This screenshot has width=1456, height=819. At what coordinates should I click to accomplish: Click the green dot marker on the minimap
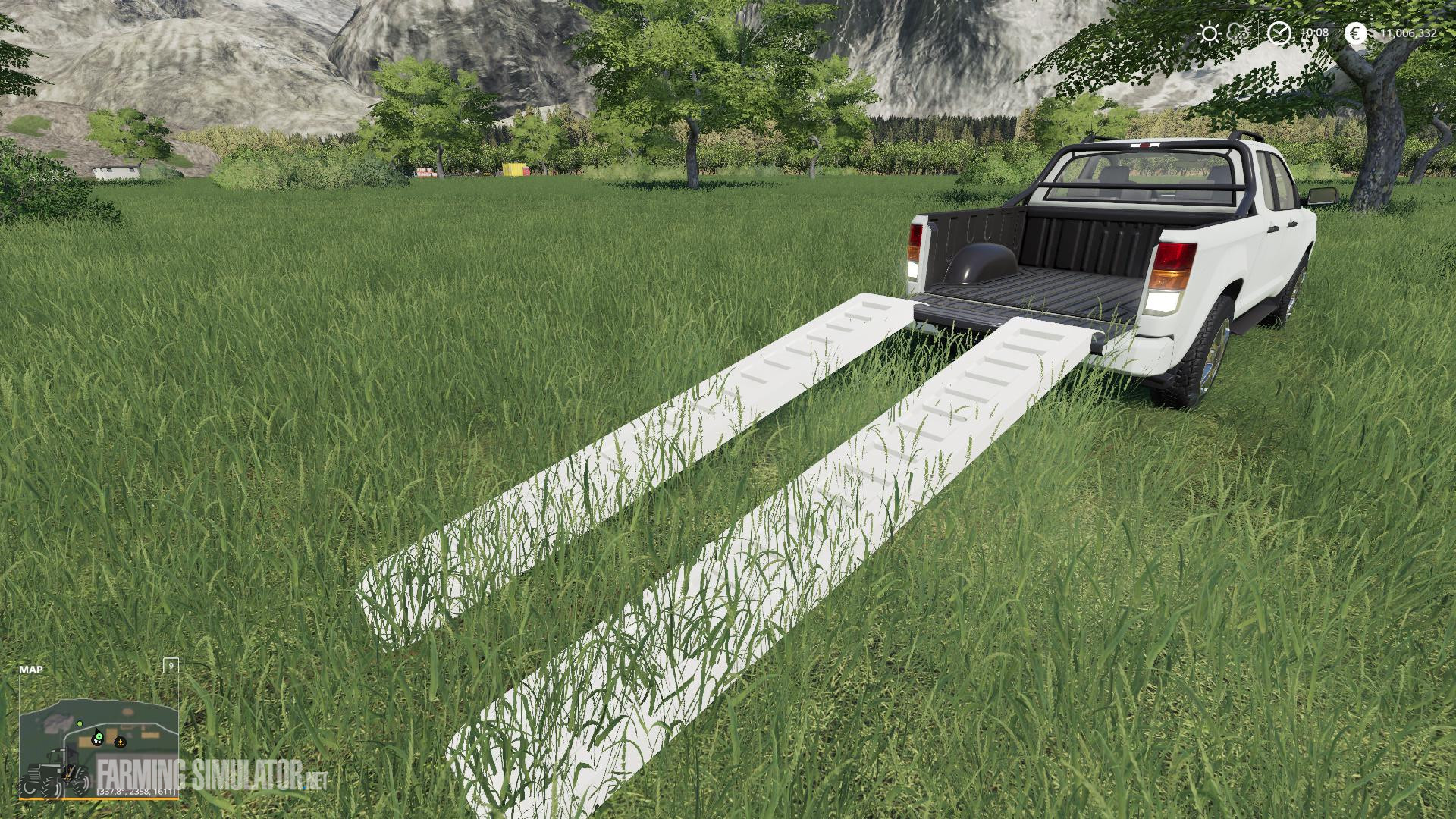click(80, 723)
